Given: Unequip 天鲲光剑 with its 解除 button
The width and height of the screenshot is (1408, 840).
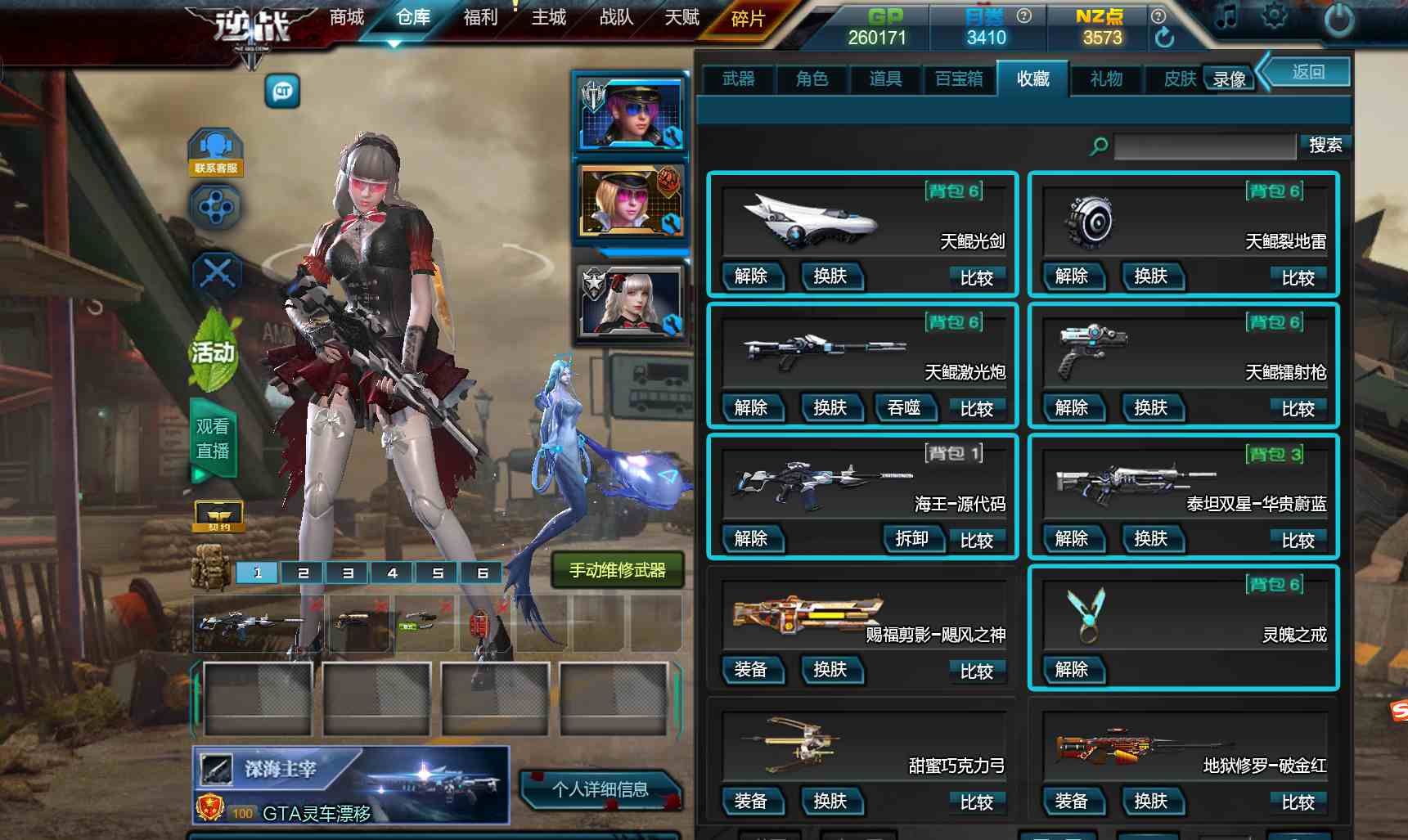Looking at the screenshot, I should coord(751,276).
